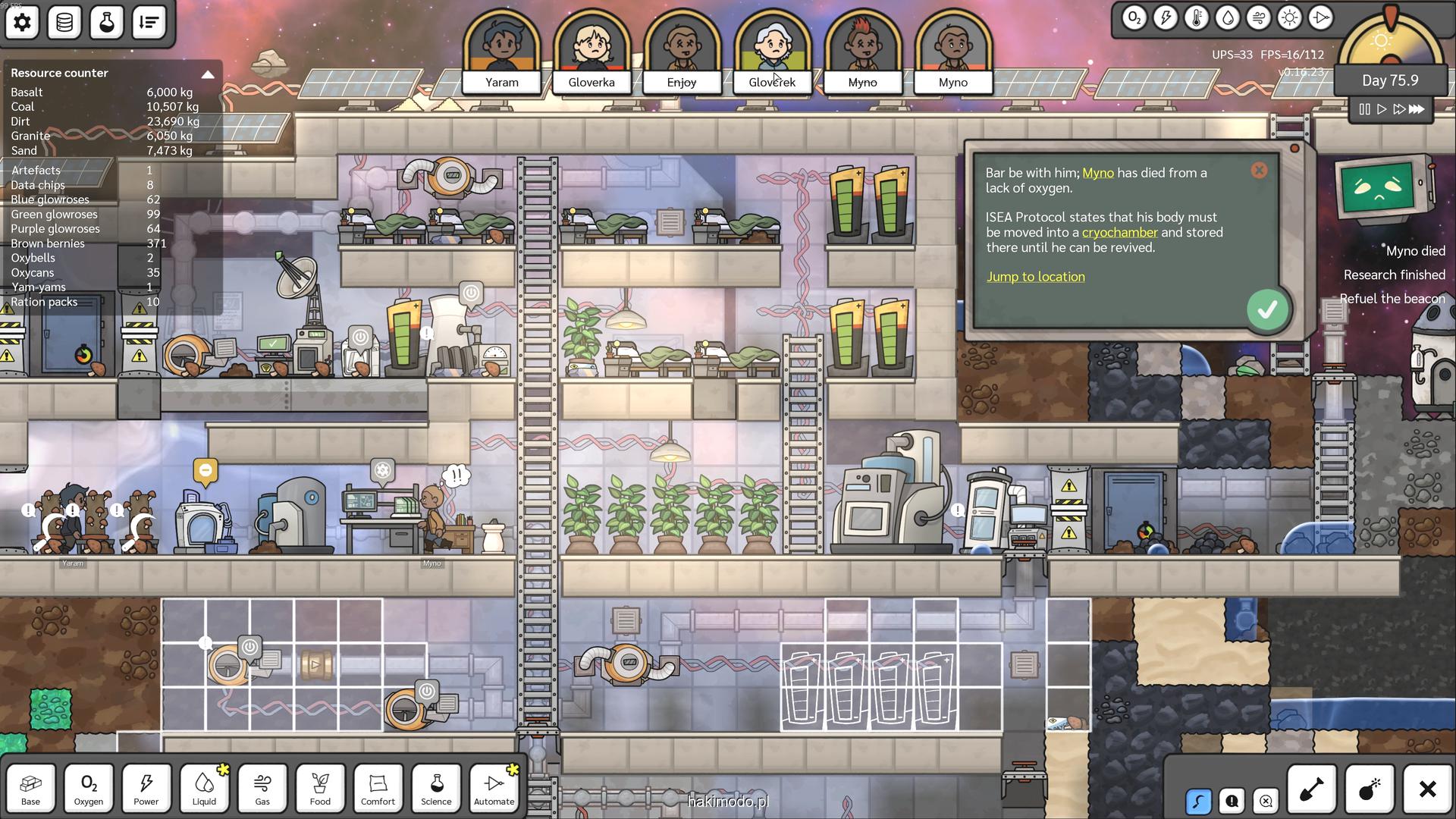This screenshot has height=819, width=1456.
Task: Collapse the Resource counter panel
Action: coord(207,74)
